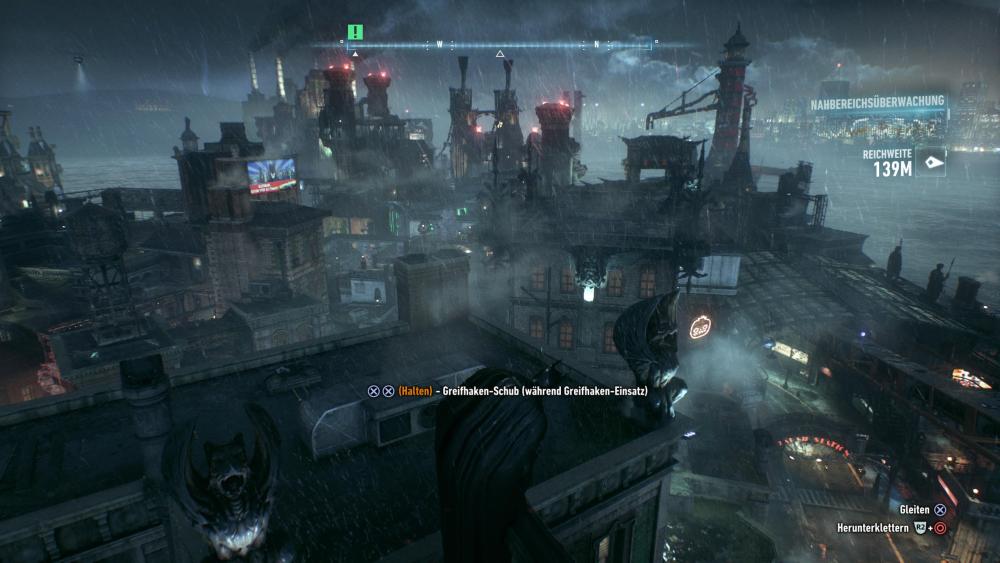Click the arrow icon beside Reichweite
Screen dimensions: 1000x563
[932, 162]
